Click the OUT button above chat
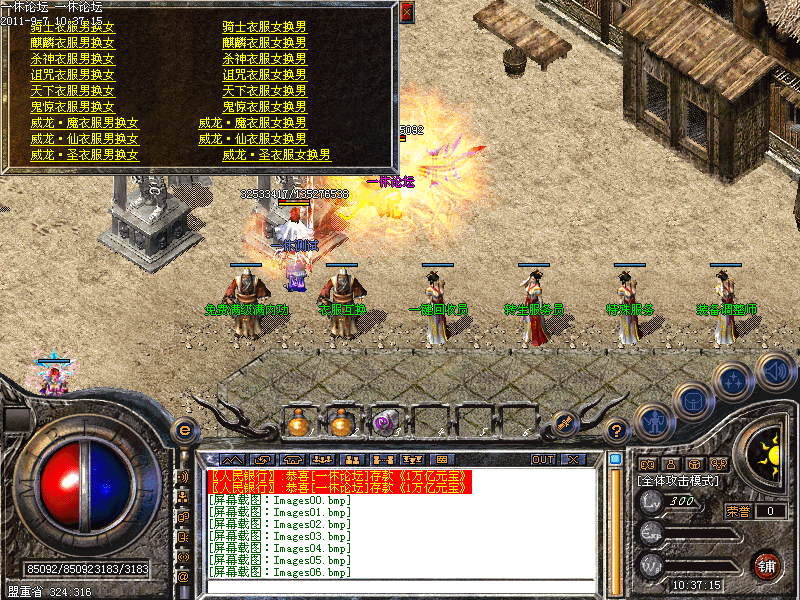This screenshot has width=800, height=600. [543, 459]
